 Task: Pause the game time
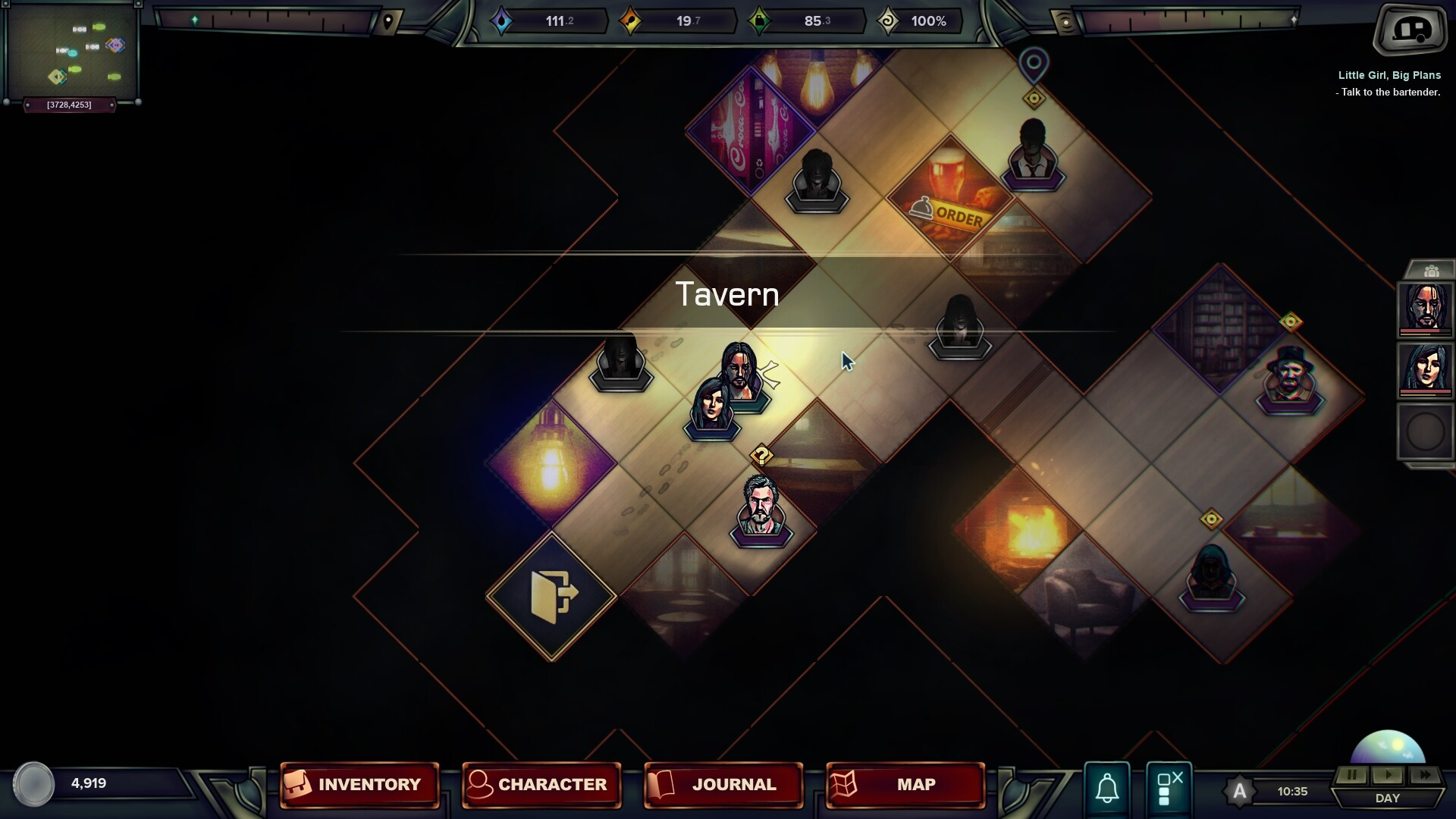(x=1351, y=775)
